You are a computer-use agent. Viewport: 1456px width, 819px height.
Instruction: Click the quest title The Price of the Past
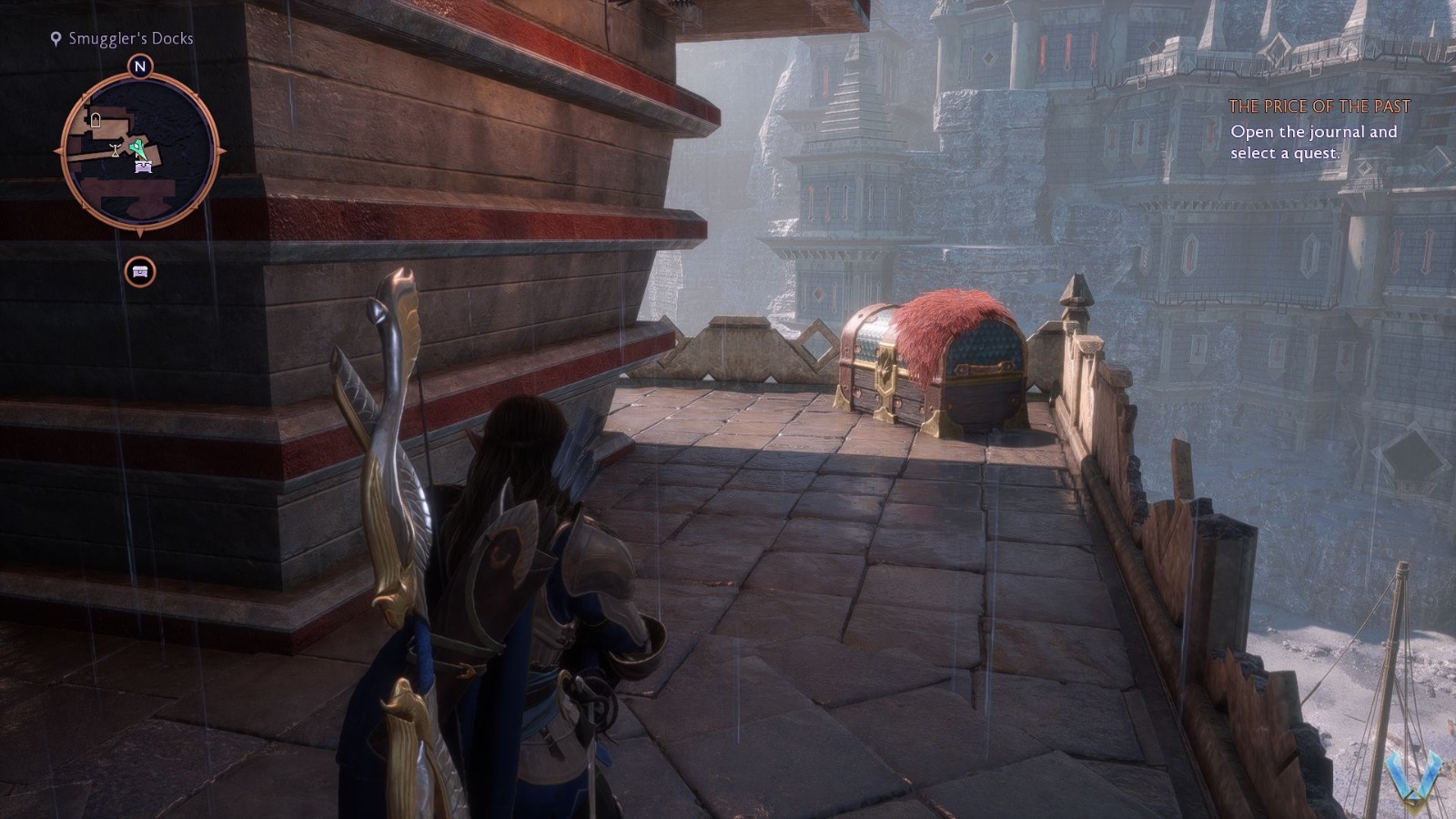(1319, 106)
